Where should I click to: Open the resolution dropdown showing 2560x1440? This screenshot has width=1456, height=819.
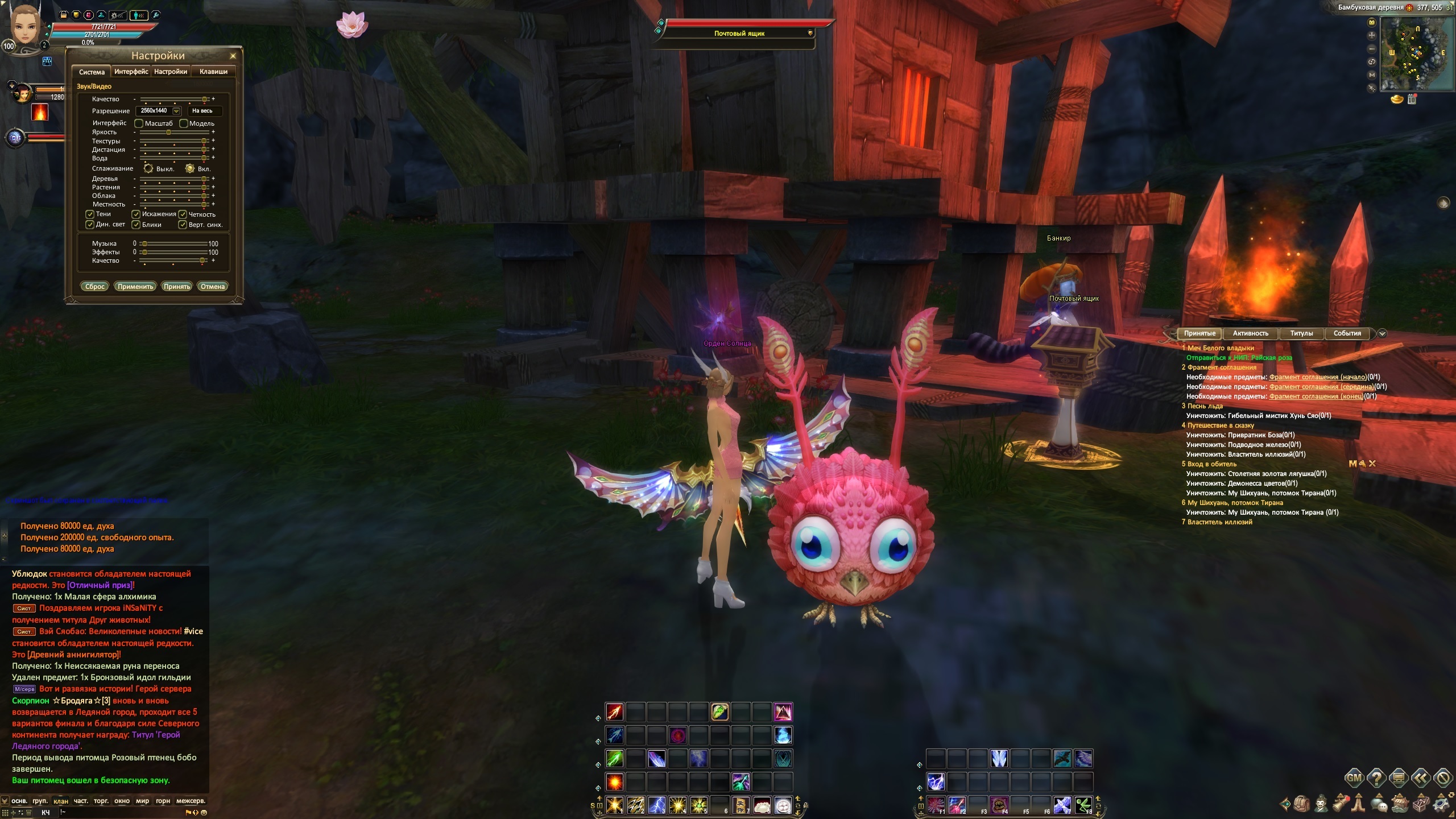[x=176, y=111]
